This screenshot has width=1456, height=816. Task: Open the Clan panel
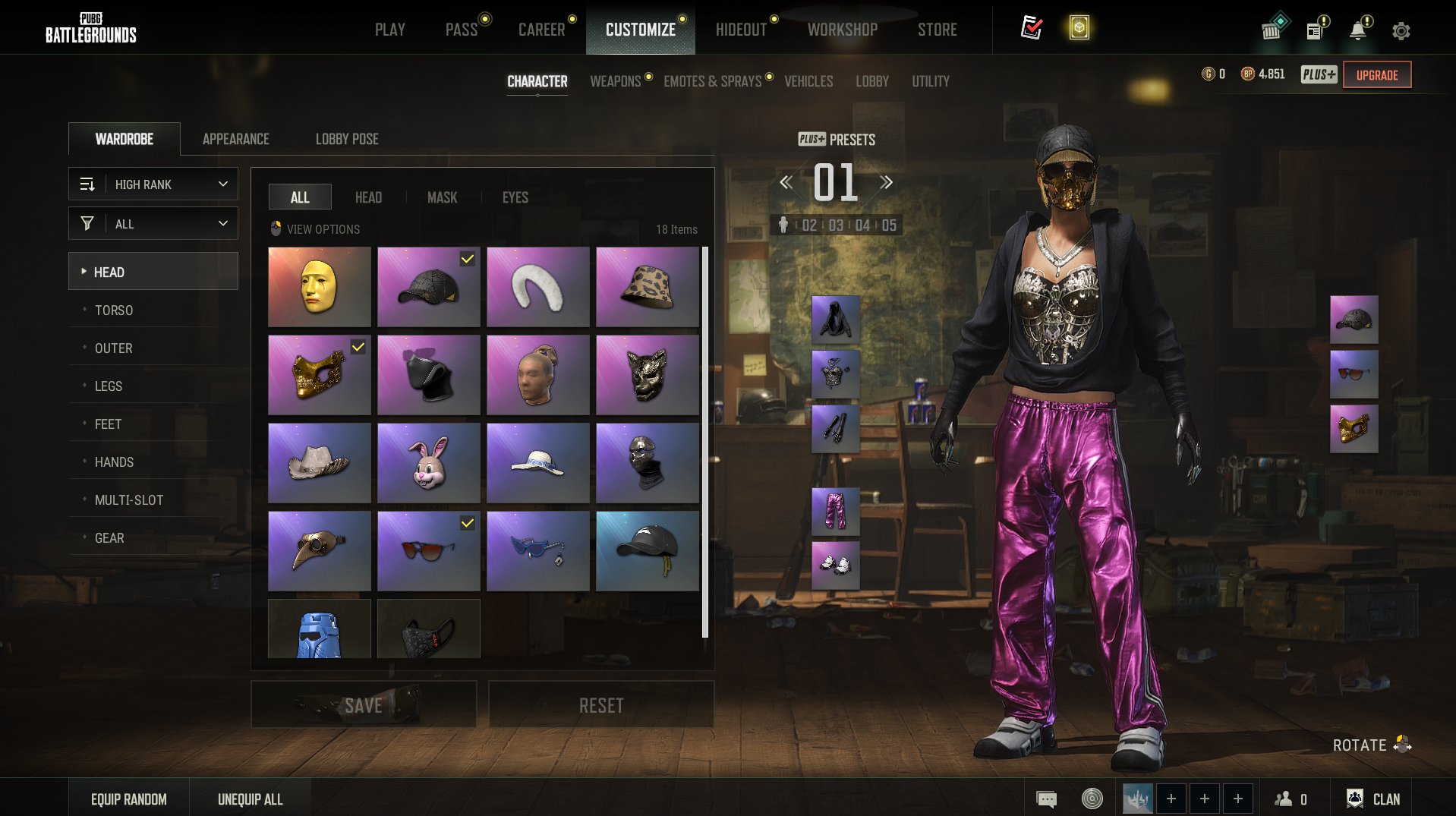pos(1374,799)
